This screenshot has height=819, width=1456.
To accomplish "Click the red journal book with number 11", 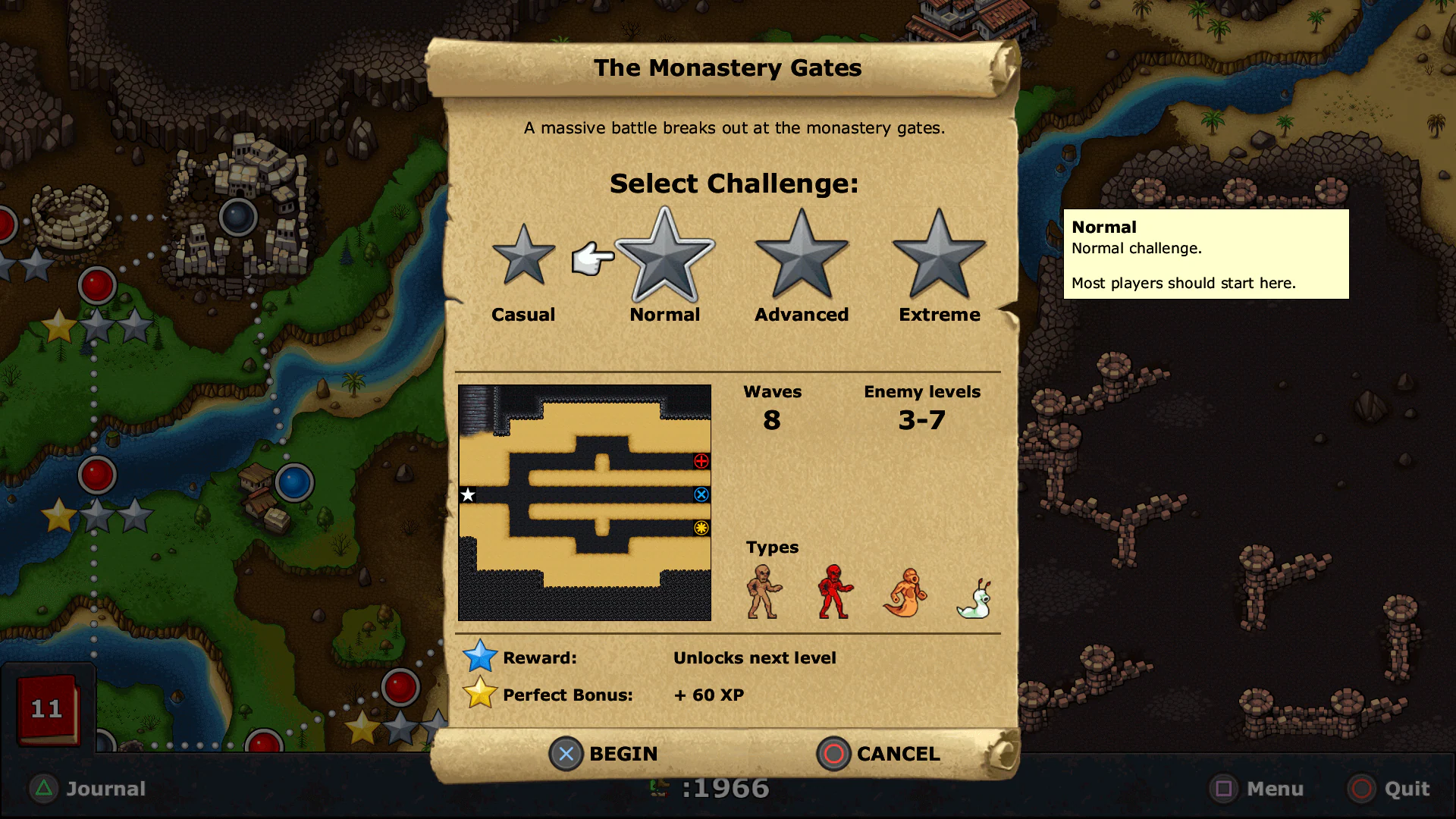I will (45, 709).
